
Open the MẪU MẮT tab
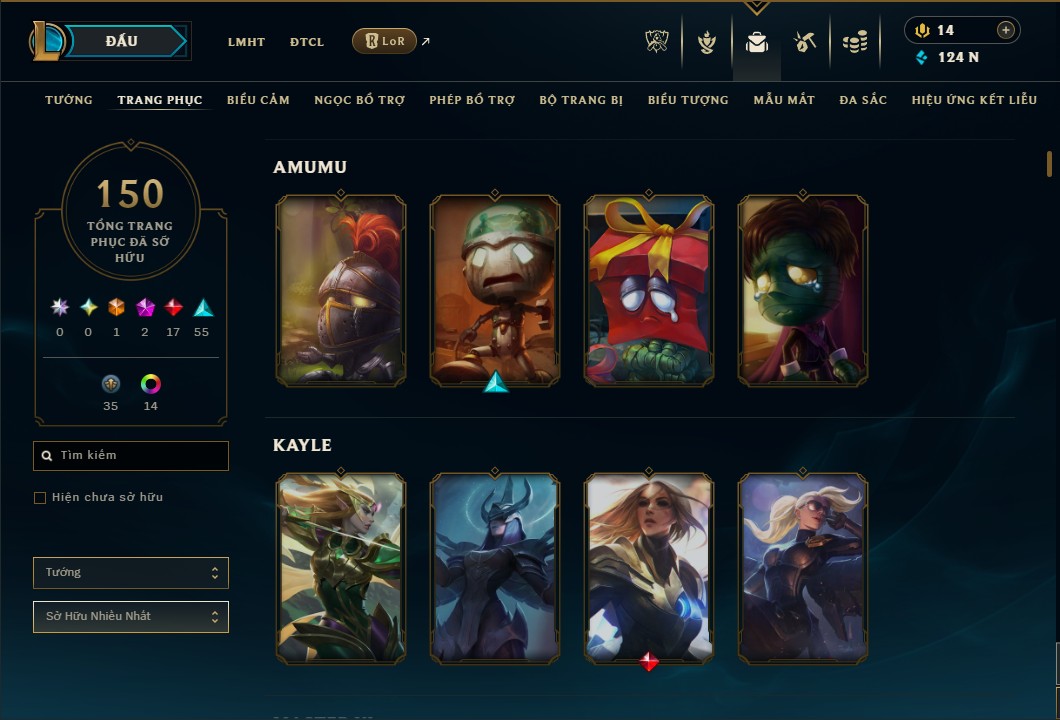pyautogui.click(x=784, y=100)
